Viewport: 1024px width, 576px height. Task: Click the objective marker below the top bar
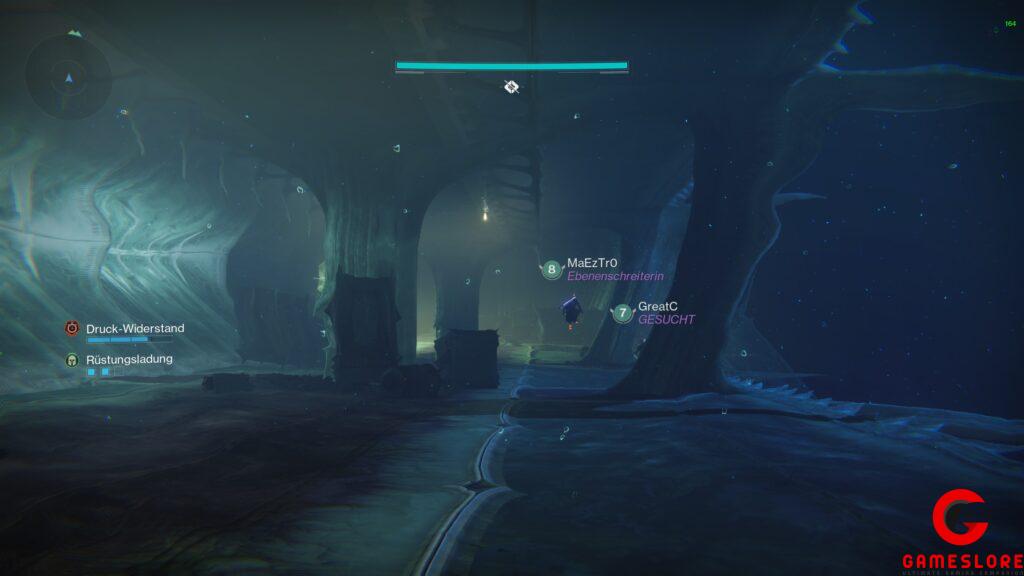(x=511, y=87)
